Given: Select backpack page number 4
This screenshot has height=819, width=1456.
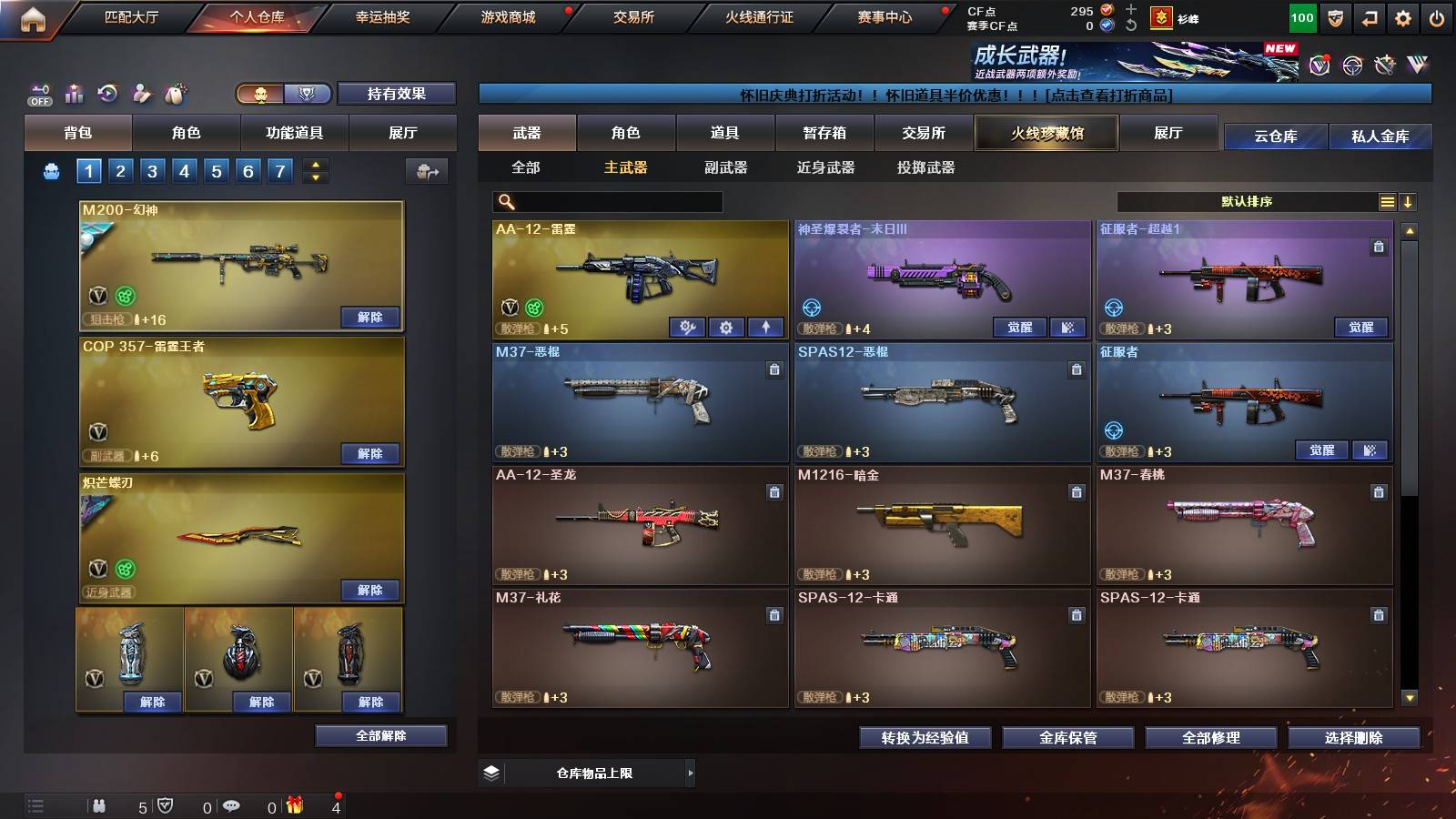Looking at the screenshot, I should point(184,169).
